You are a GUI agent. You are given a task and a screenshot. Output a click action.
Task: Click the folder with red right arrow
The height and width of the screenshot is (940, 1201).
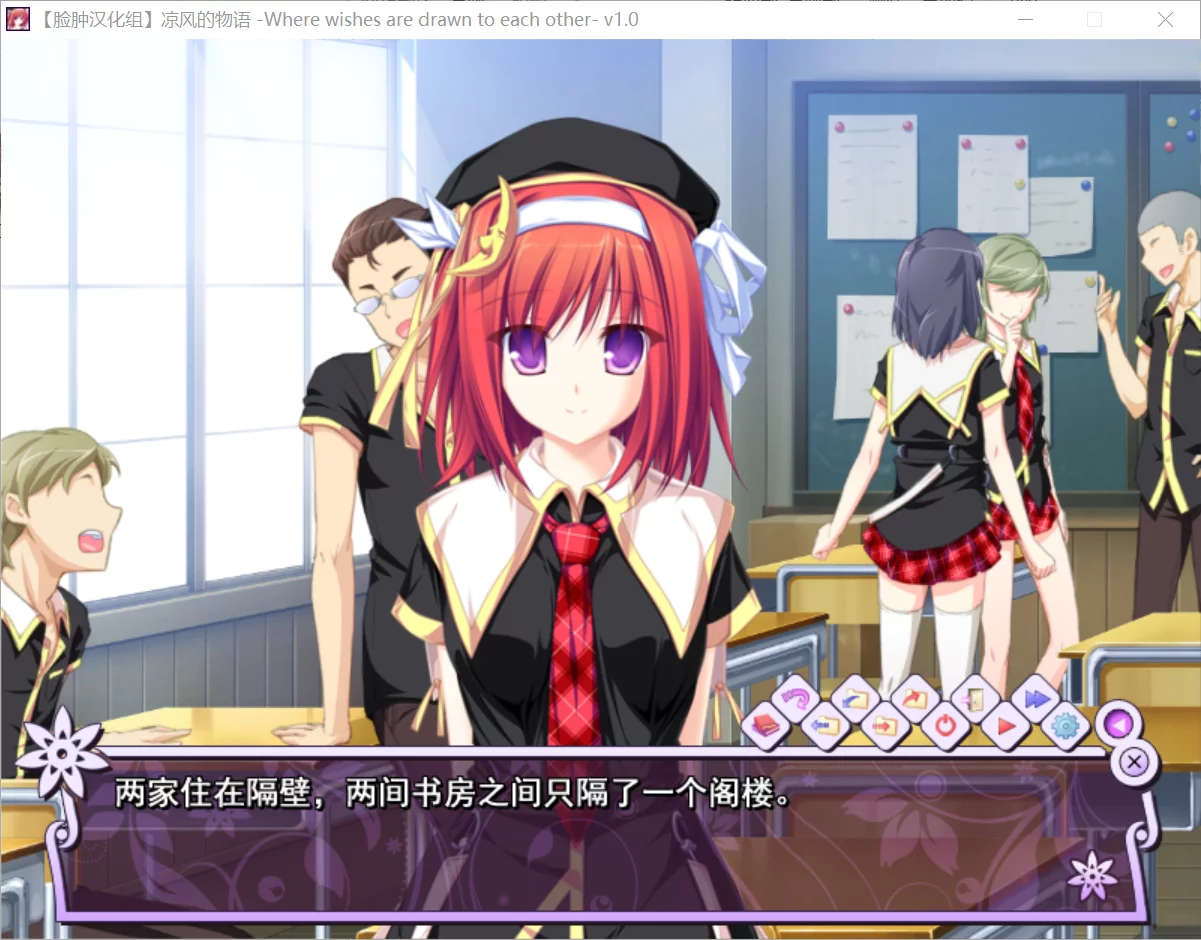pos(884,725)
